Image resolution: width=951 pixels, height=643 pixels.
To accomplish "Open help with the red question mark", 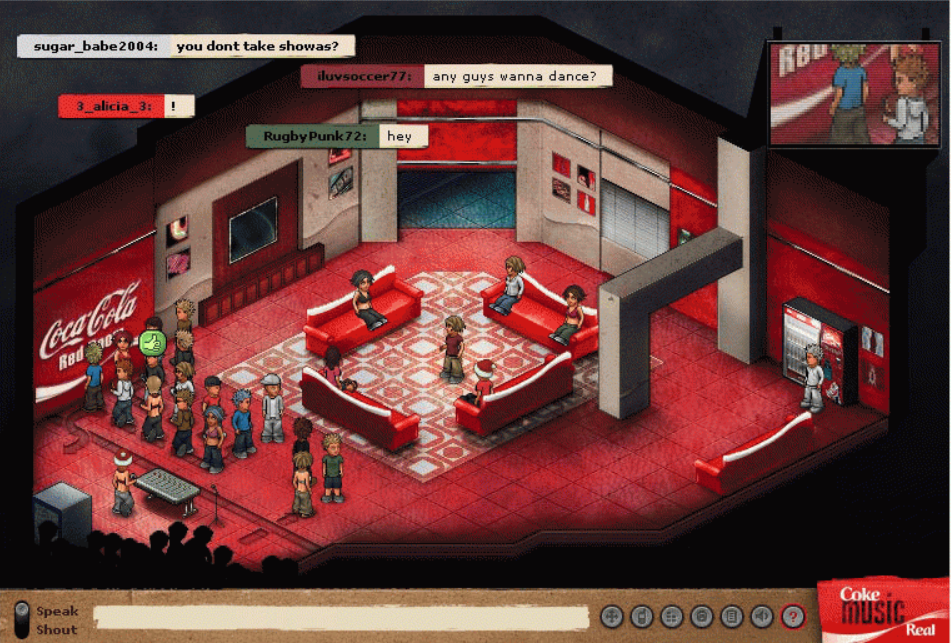I will (792, 617).
